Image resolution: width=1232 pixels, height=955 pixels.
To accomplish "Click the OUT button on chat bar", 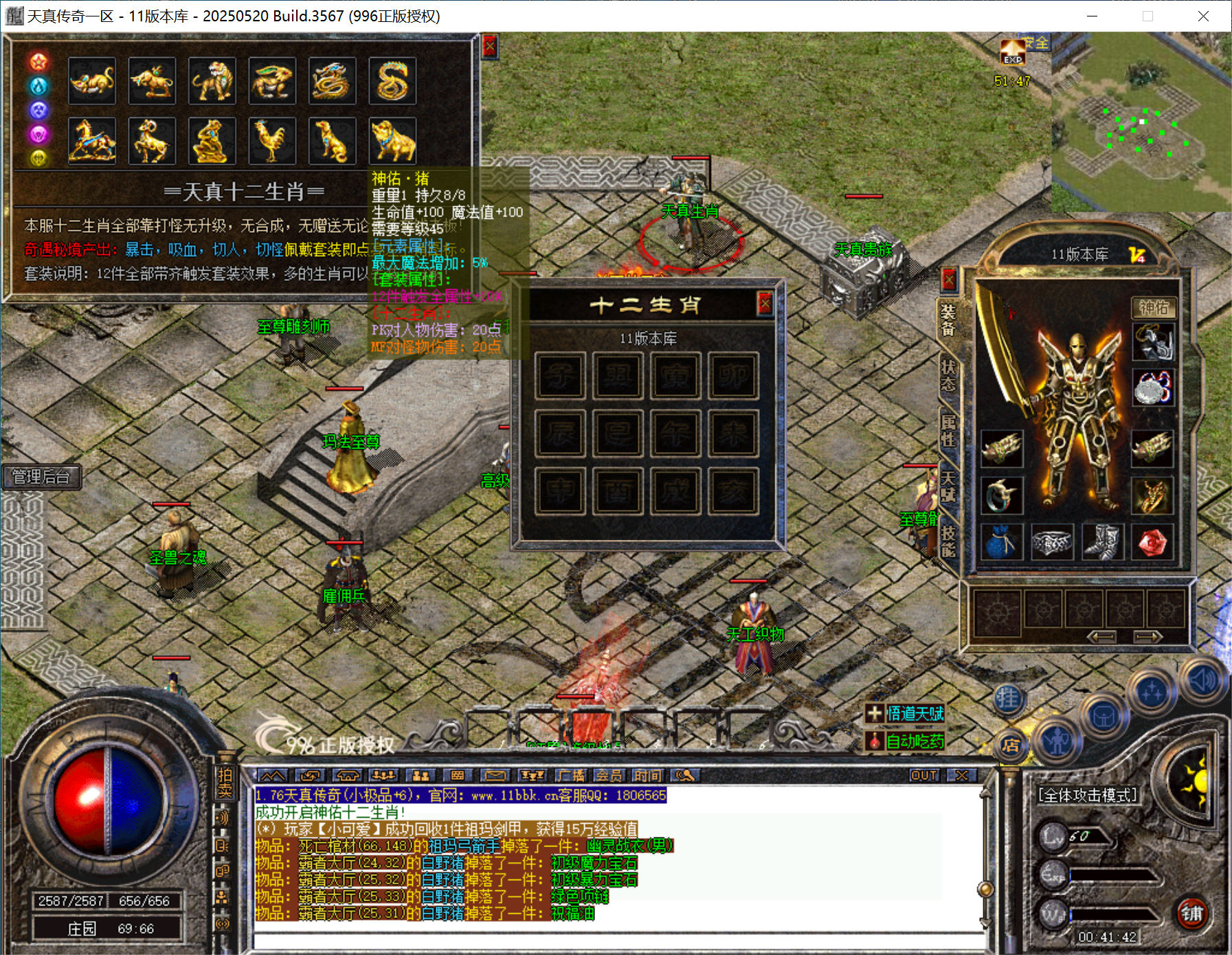I will click(923, 776).
